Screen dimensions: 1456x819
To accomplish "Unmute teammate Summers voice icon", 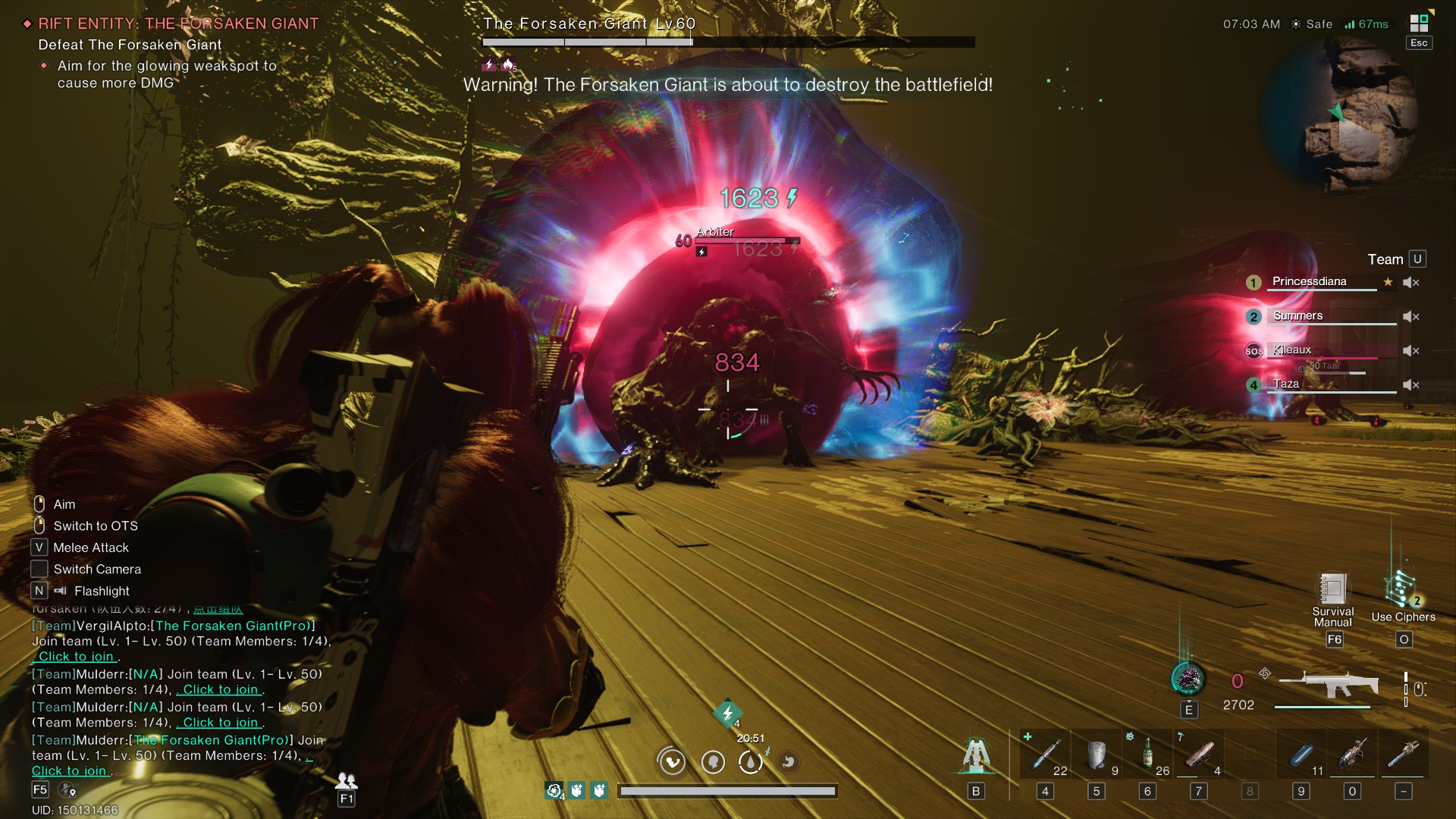I will [x=1410, y=317].
